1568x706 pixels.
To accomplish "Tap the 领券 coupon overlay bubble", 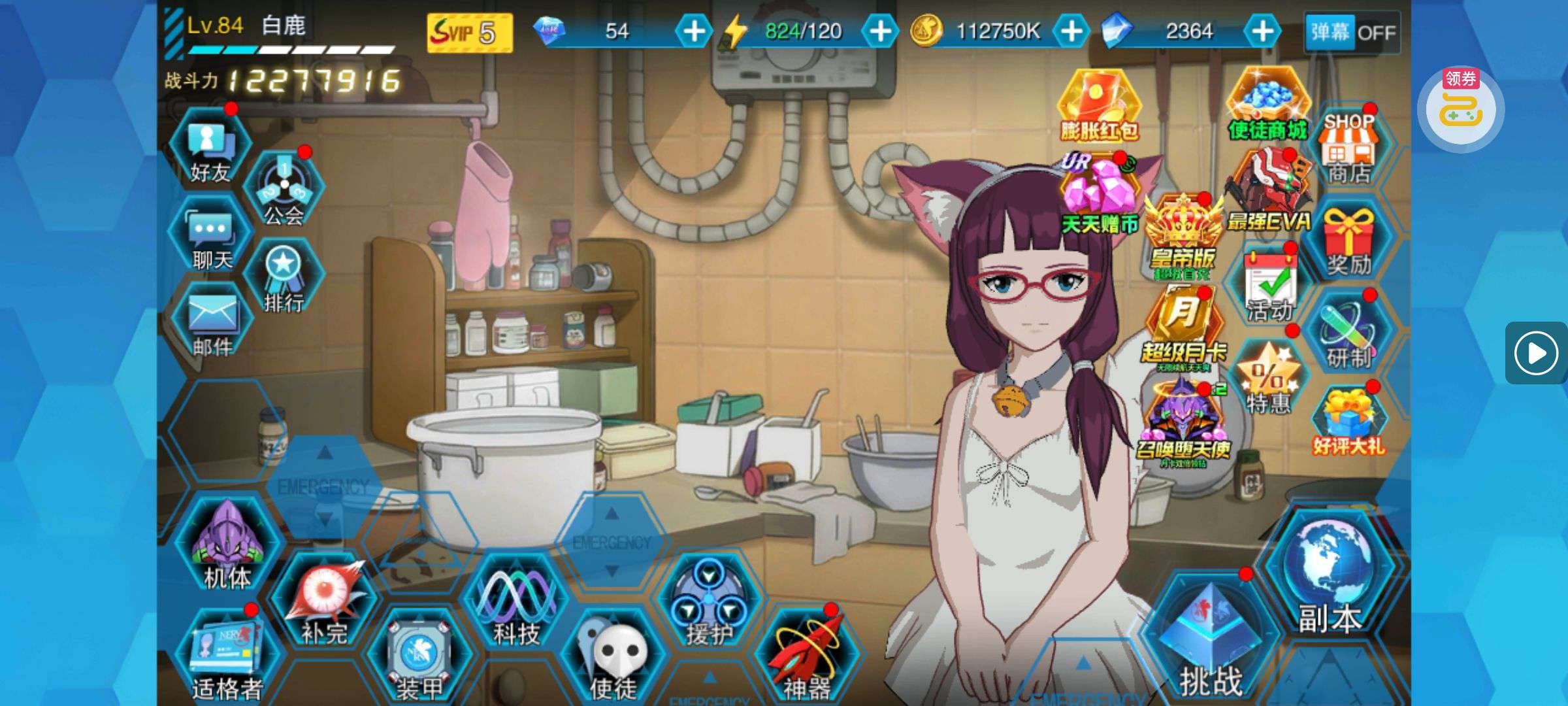I will coord(1461,109).
